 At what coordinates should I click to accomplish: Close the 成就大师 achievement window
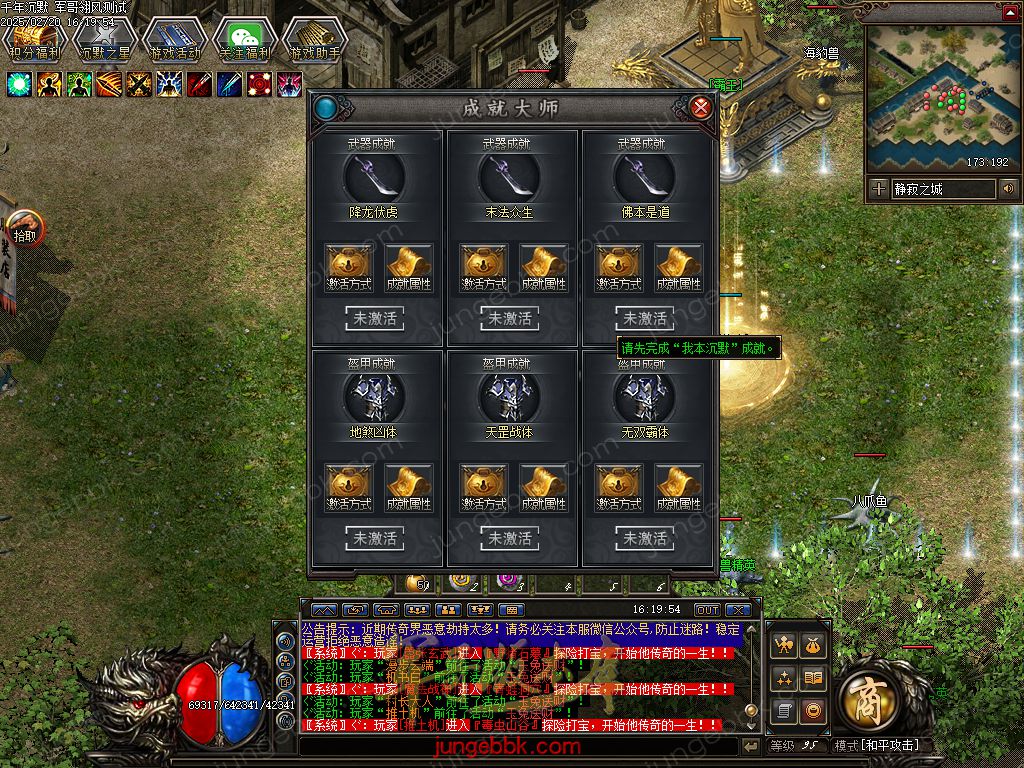[701, 107]
